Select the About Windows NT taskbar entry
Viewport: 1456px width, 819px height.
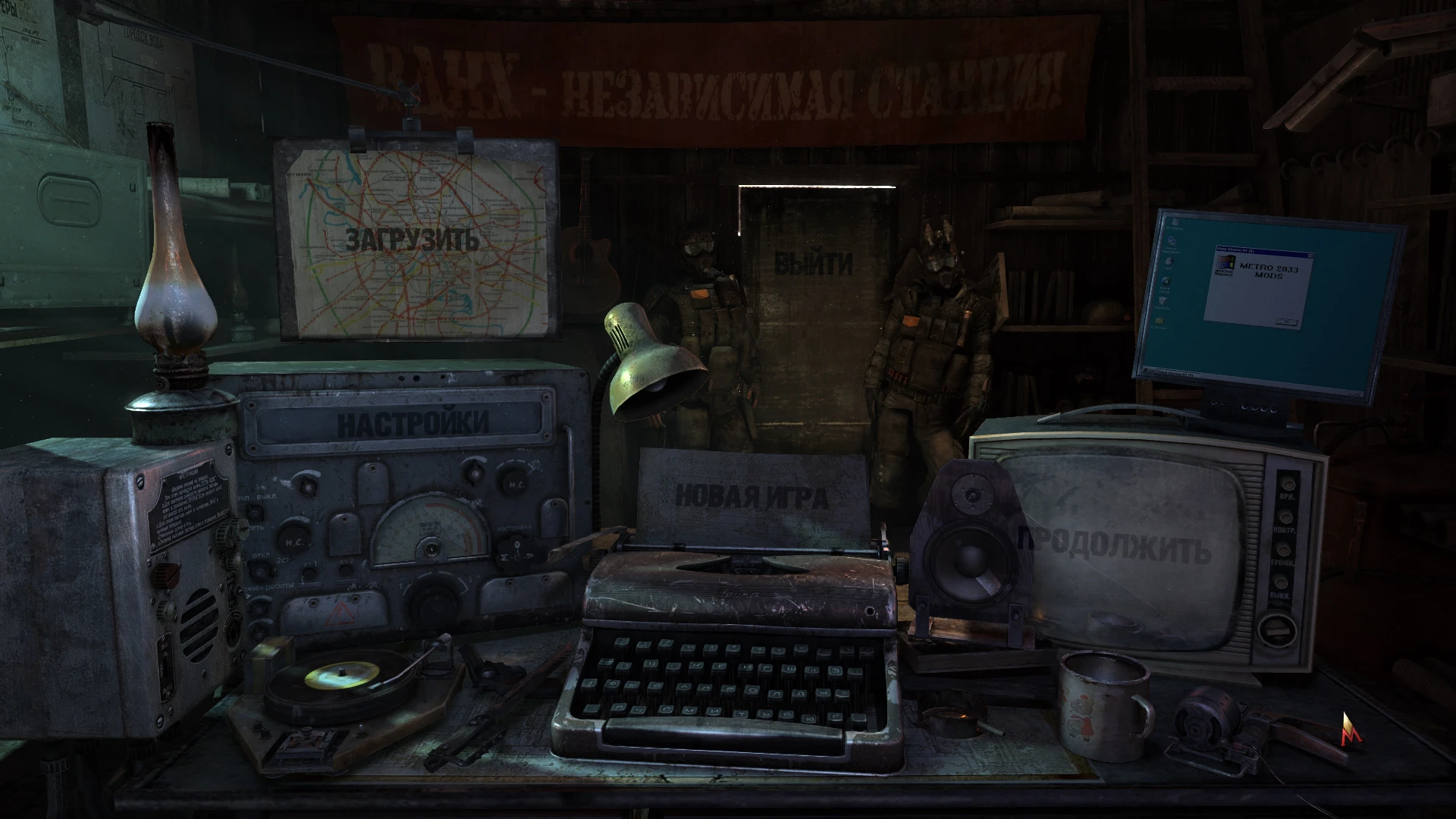pyautogui.click(x=1176, y=373)
